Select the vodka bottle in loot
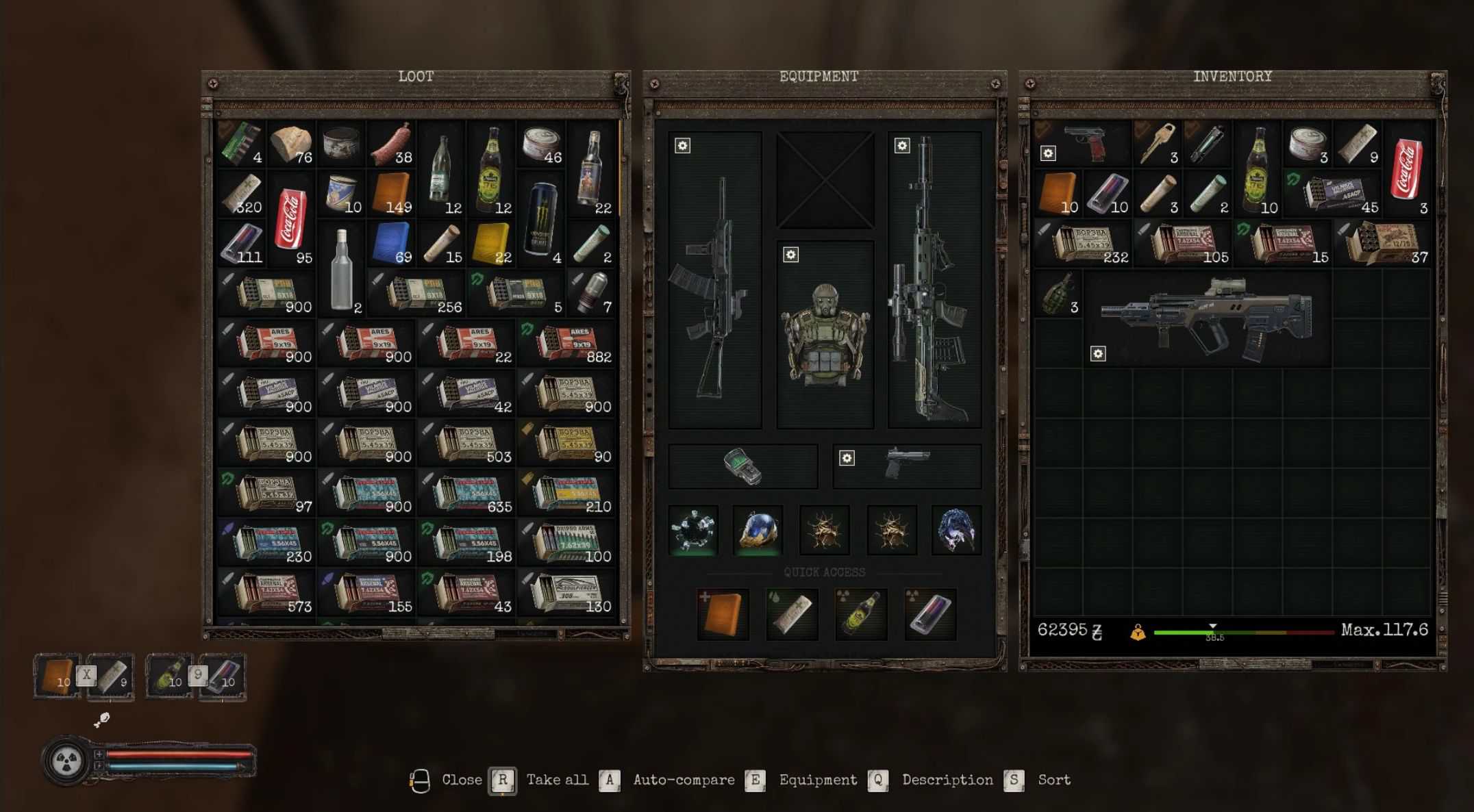This screenshot has width=1474, height=812. coord(341,269)
